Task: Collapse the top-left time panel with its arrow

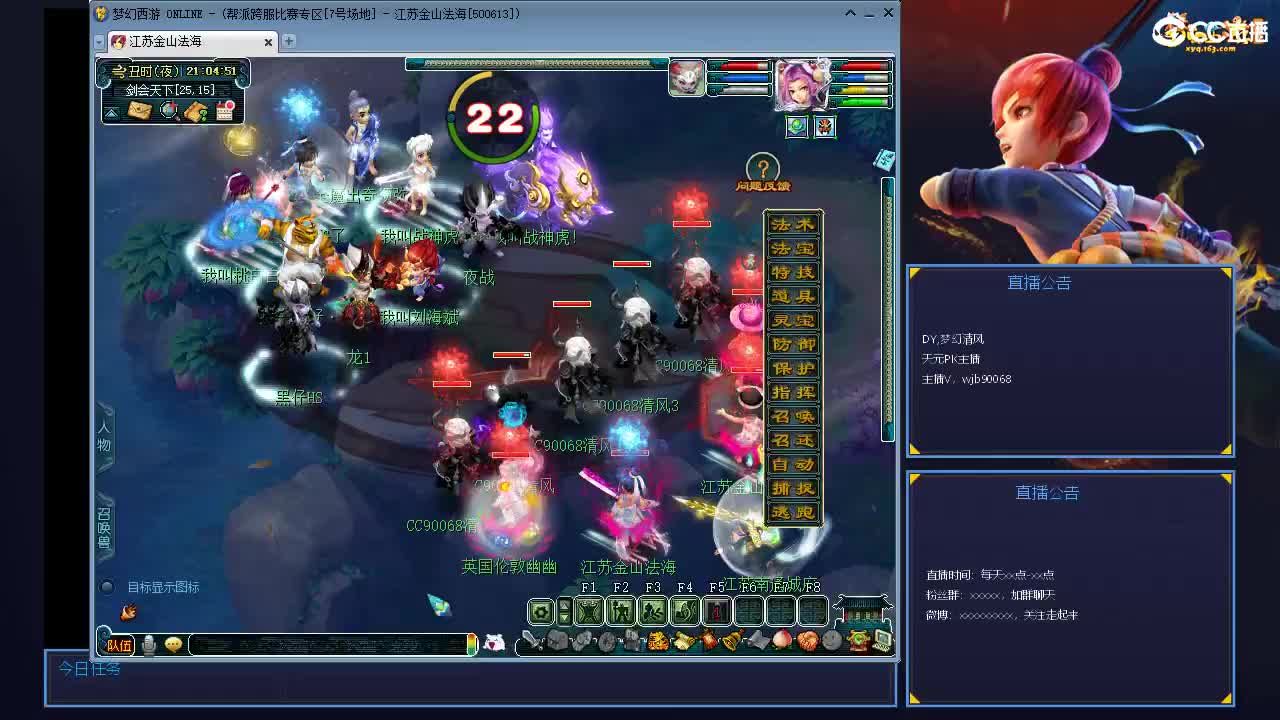Action: click(113, 112)
